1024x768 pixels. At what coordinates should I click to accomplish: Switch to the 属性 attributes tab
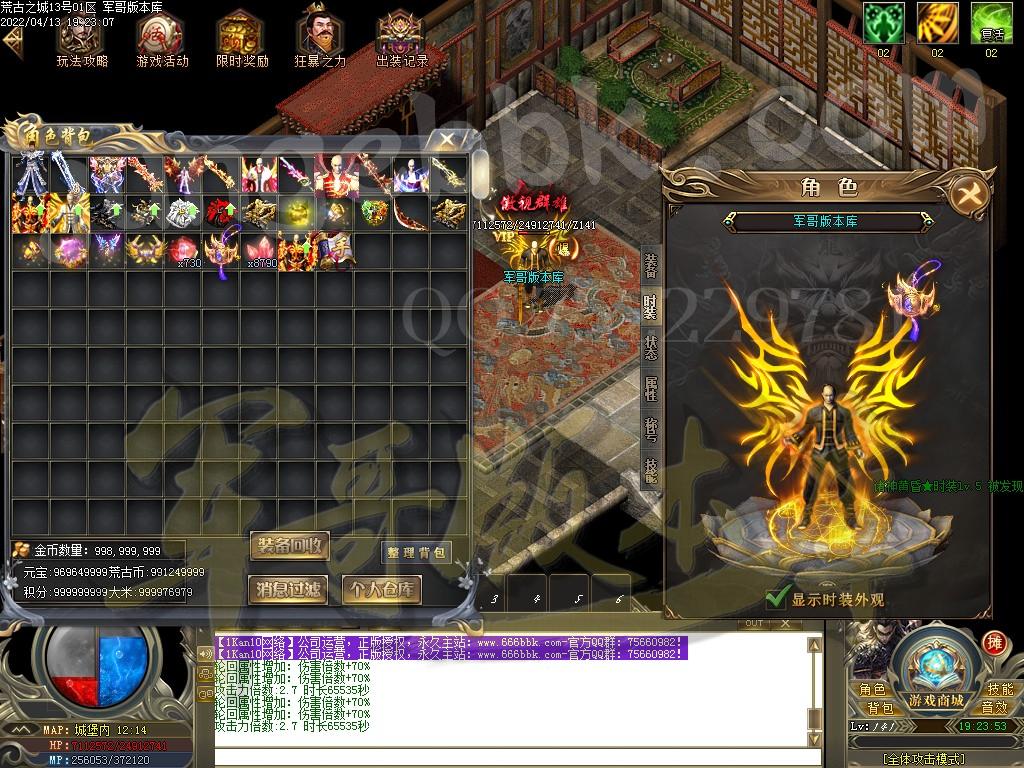651,390
